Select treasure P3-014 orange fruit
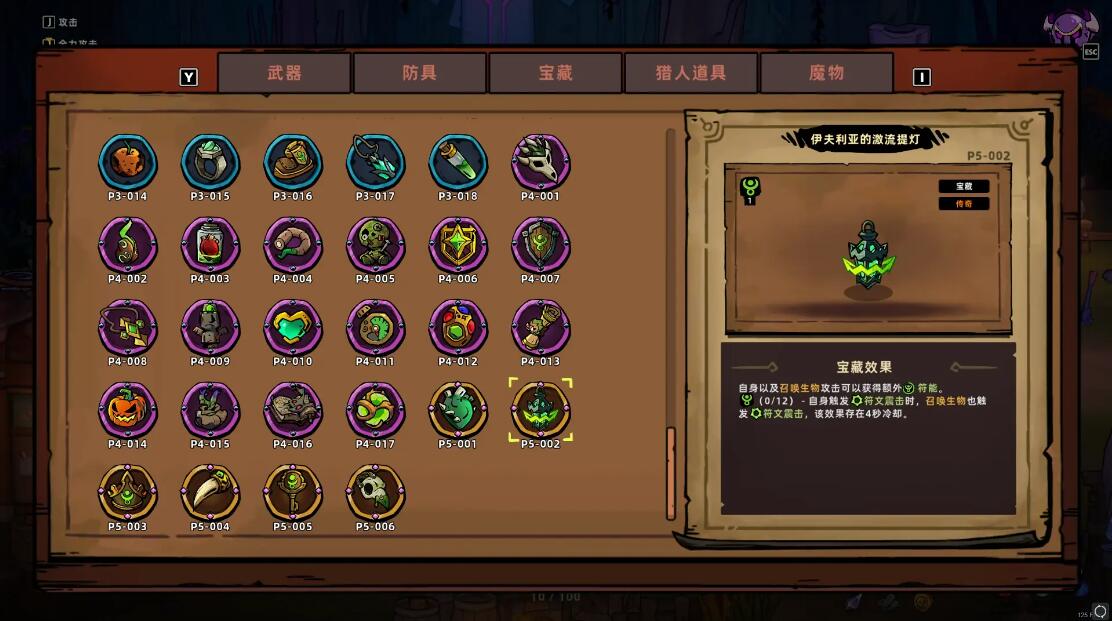The image size is (1112, 621). click(127, 162)
